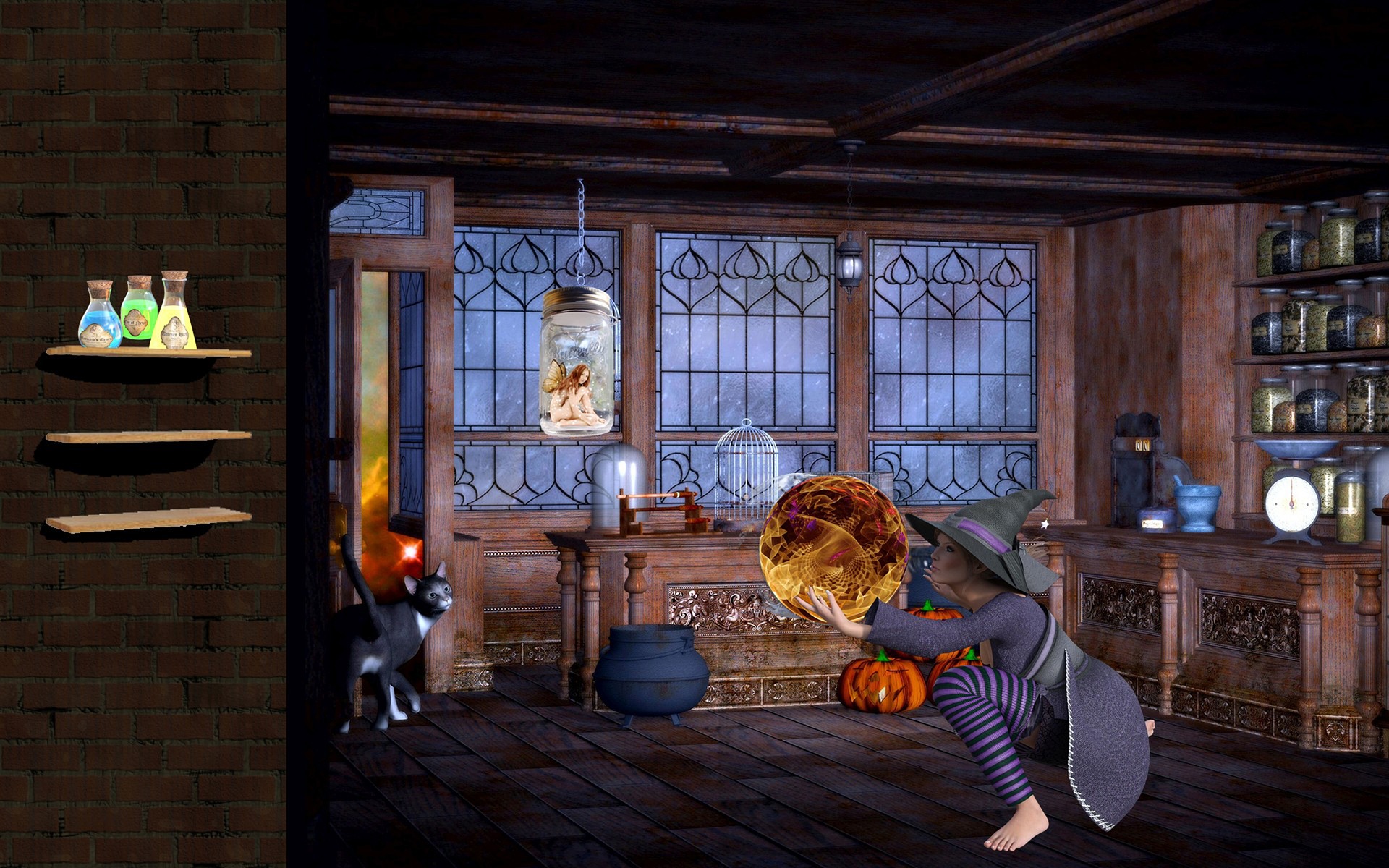Pick the green potion bottle on the shelf

(138, 308)
